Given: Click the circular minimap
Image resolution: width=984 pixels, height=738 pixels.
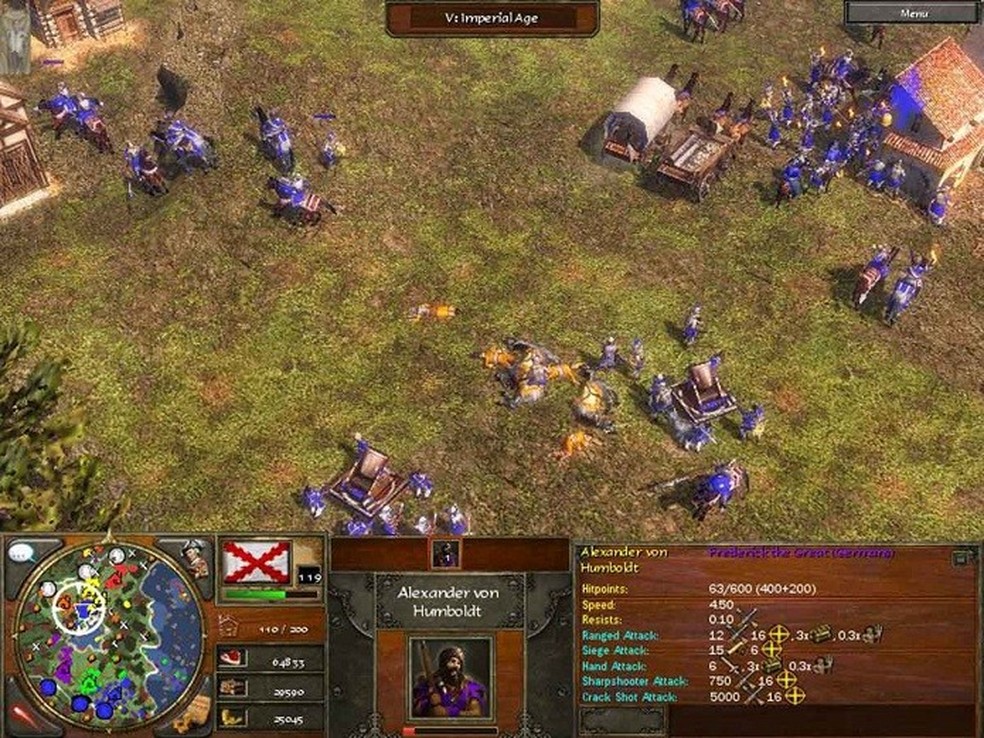Looking at the screenshot, I should (110, 632).
